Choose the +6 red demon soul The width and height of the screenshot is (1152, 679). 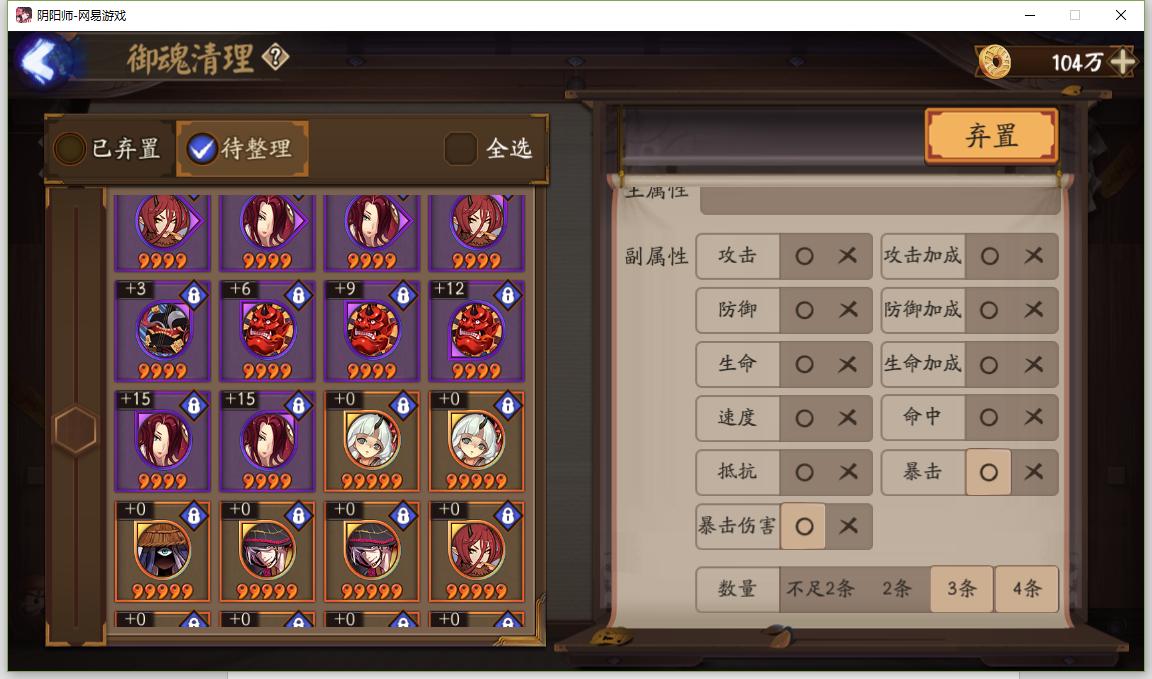click(267, 331)
